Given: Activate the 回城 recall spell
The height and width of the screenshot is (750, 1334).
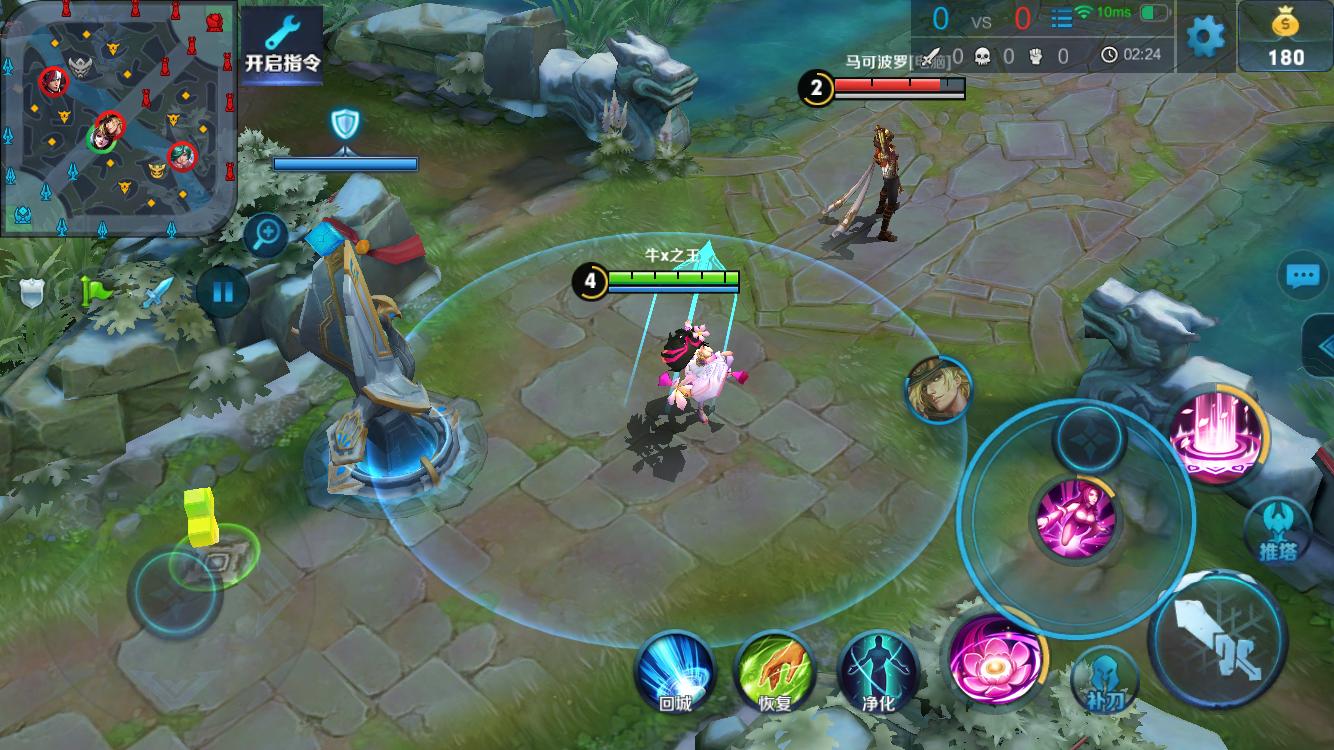Looking at the screenshot, I should [675, 672].
